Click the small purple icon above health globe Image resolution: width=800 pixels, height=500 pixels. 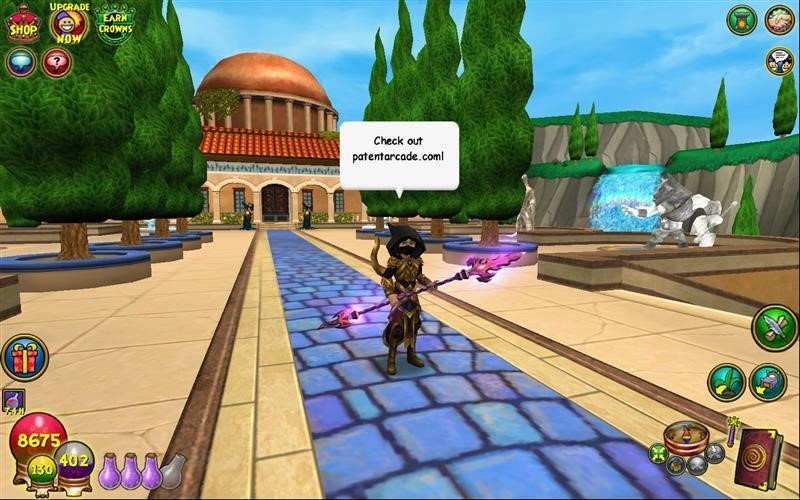(x=14, y=400)
